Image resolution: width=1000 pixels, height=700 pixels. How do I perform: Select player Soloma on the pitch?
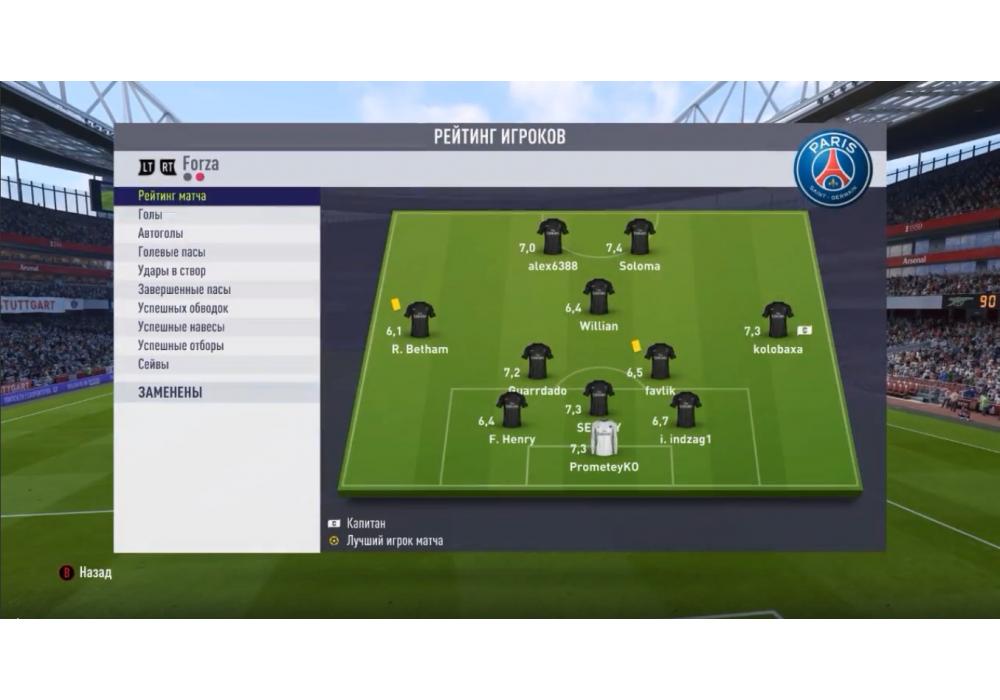point(639,237)
